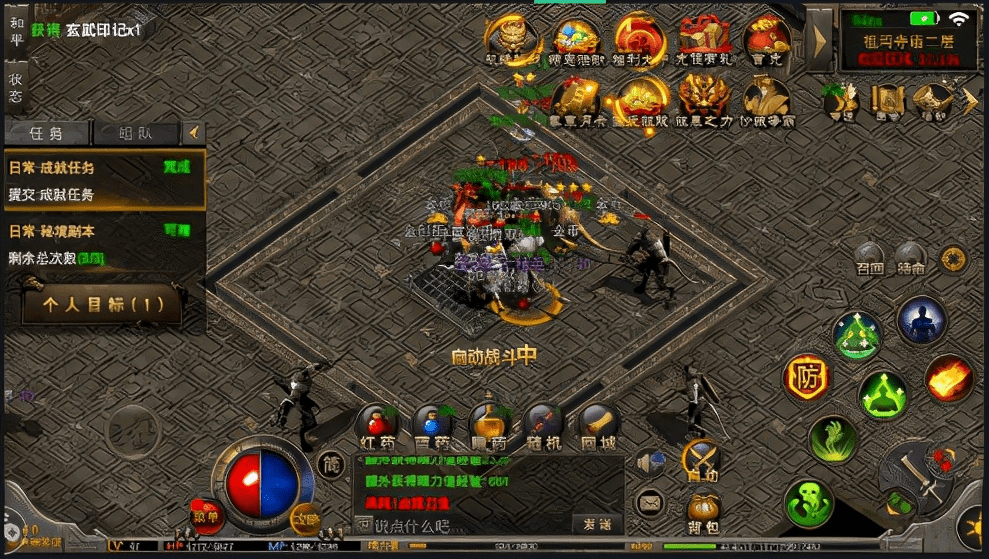Use the 回城 town return scroll

coord(598,425)
